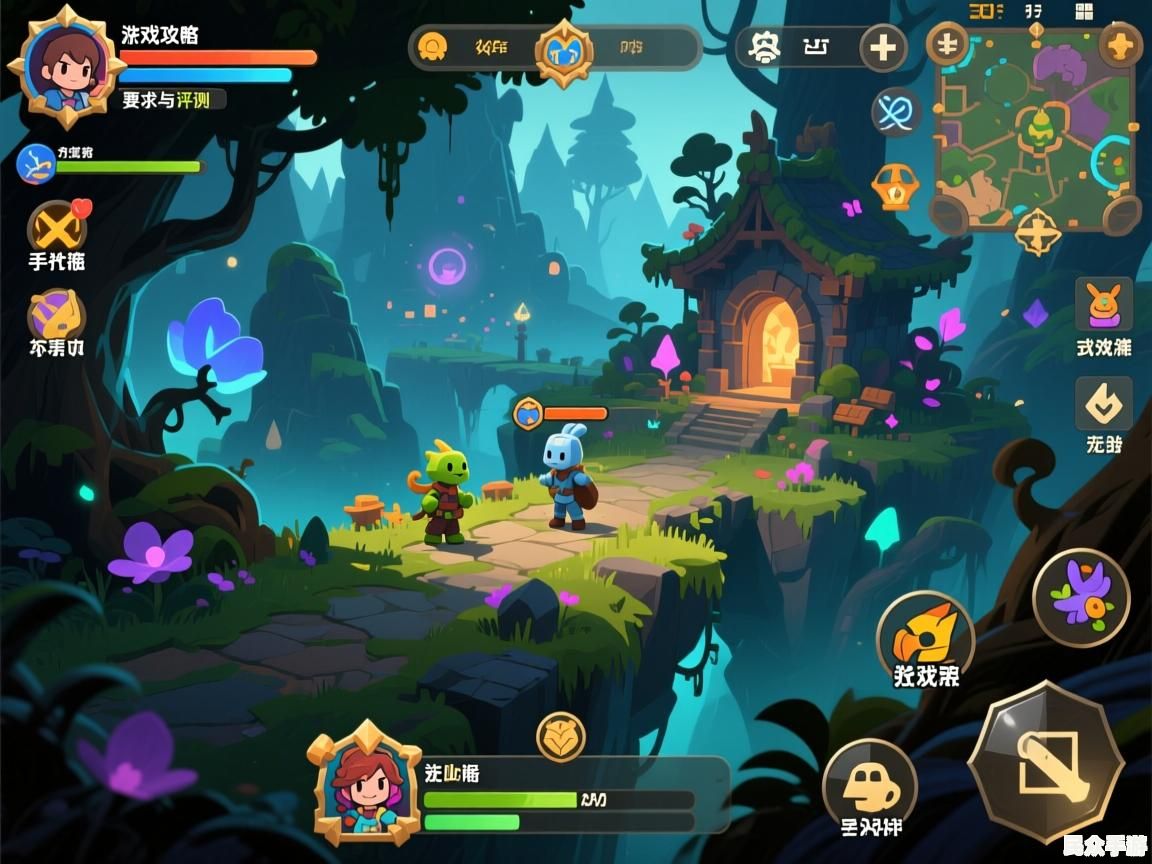Click the round button on the minimap's top-right corner
This screenshot has height=864, width=1152.
pos(1121,44)
